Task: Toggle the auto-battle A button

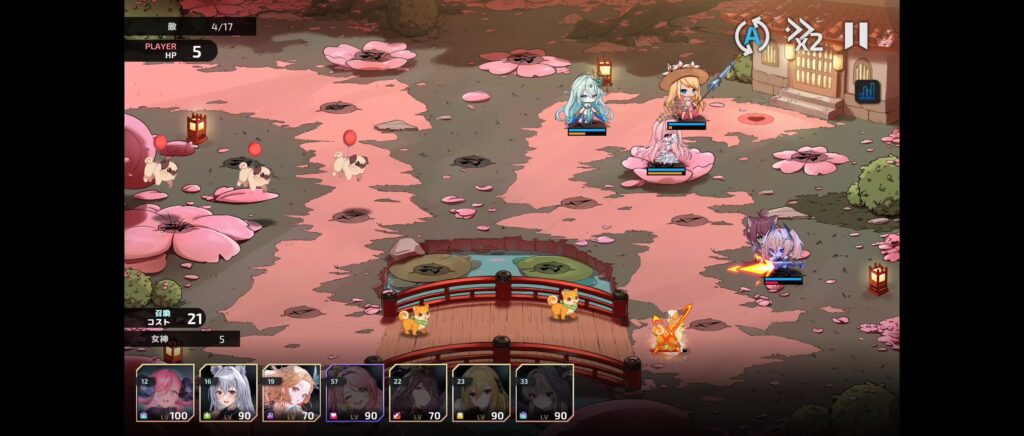Action: (751, 37)
